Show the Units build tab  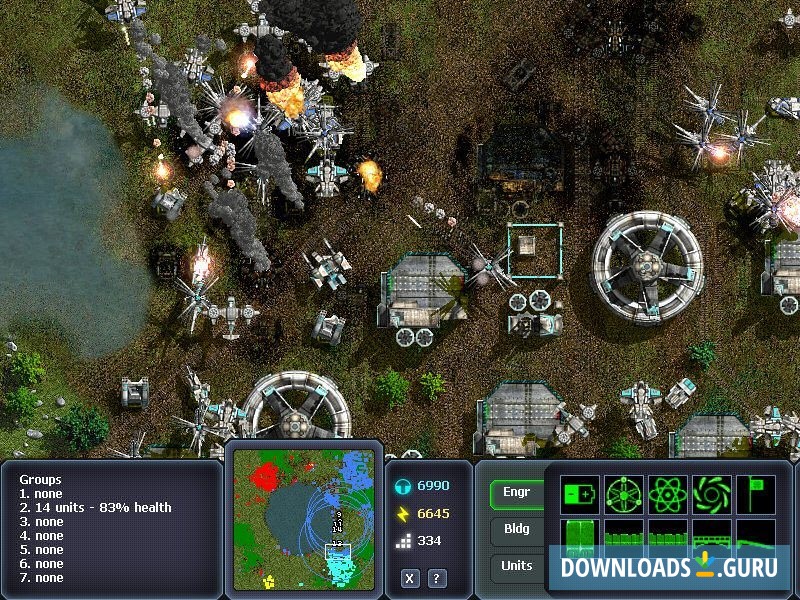517,565
